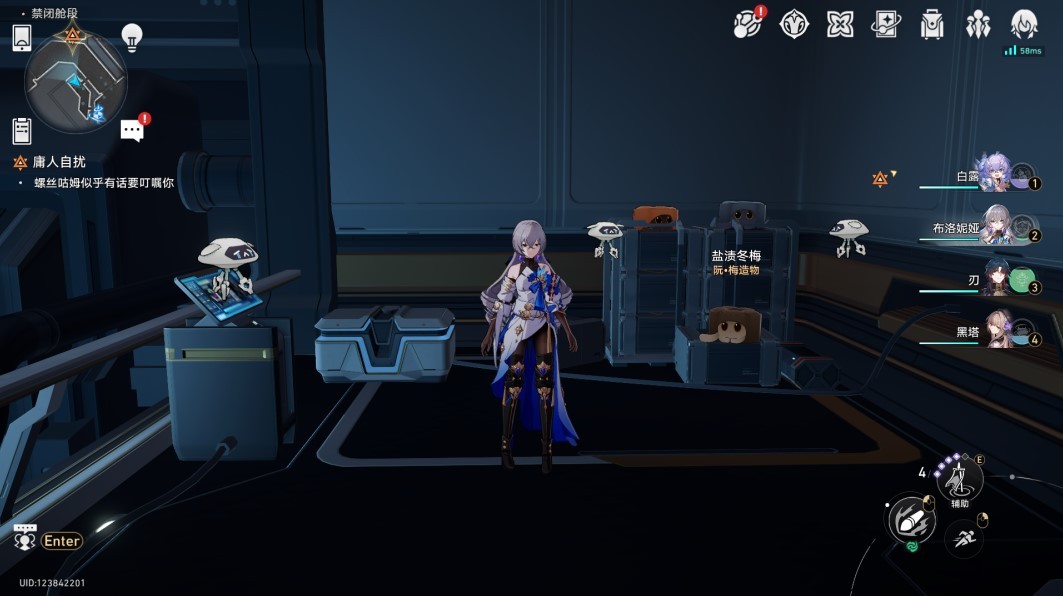1063x596 pixels.
Task: Click the lightbulb hint icon
Action: coord(132,38)
